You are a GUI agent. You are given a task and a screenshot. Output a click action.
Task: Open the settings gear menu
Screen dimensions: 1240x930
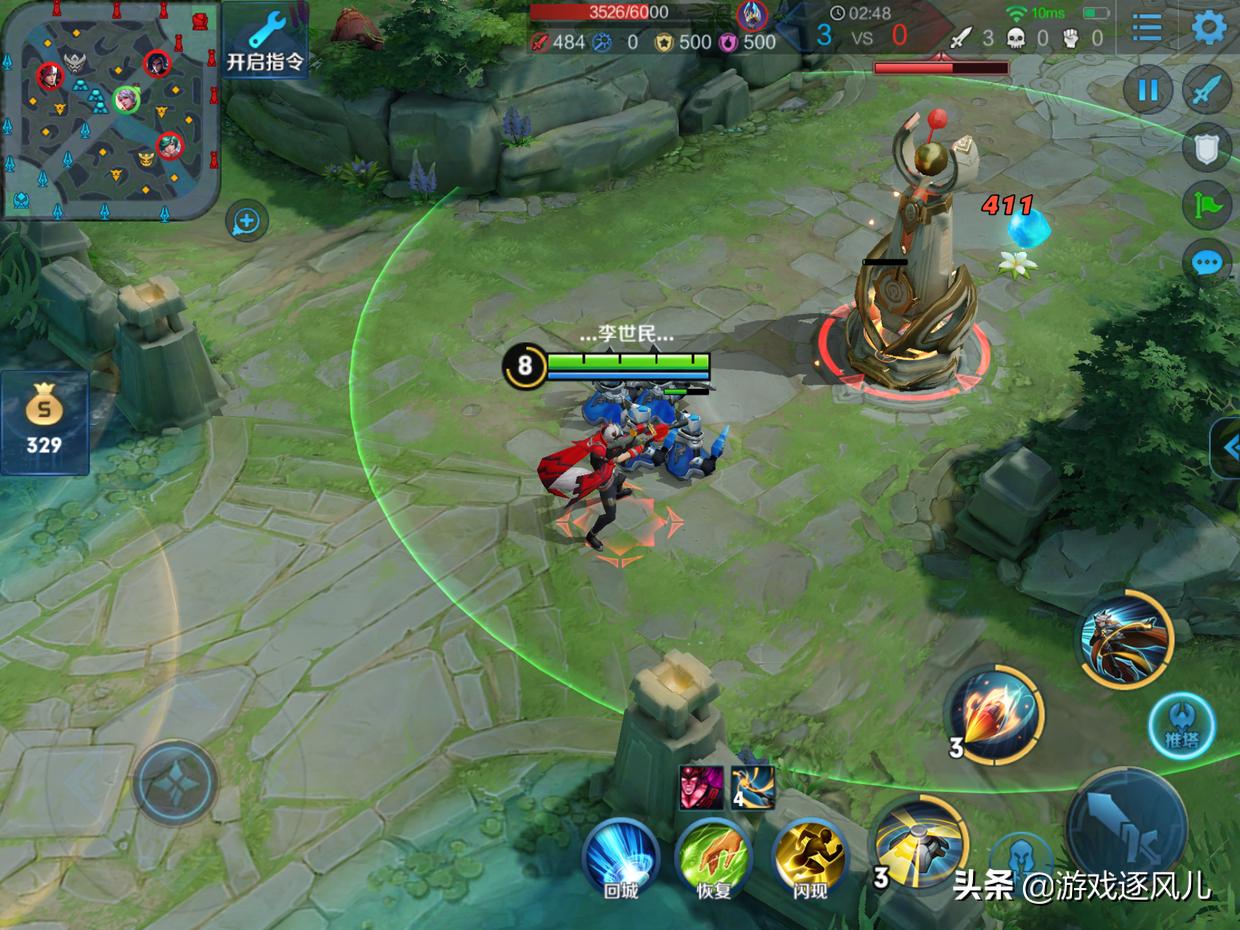1209,27
